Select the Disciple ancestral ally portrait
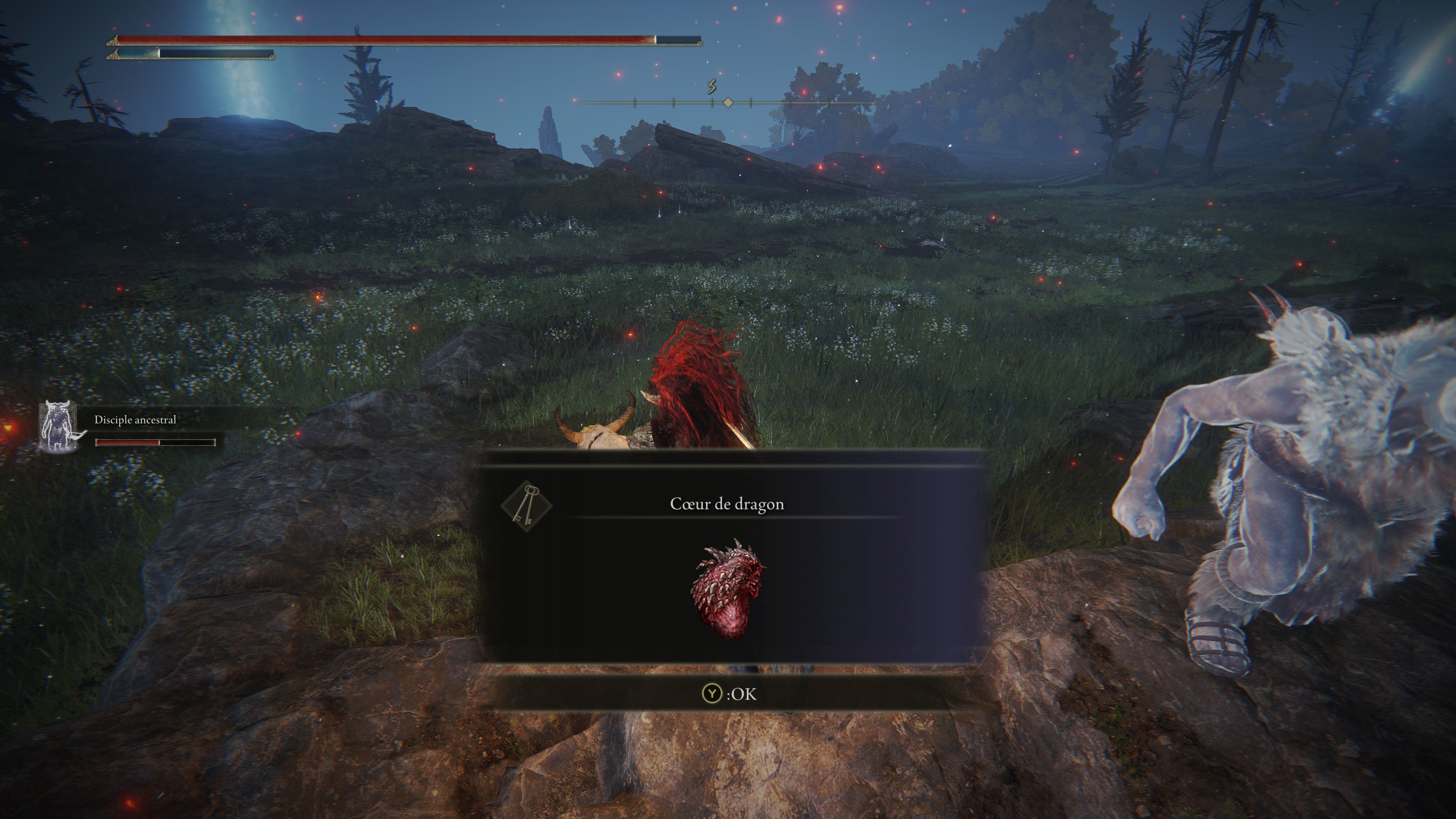 (59, 427)
